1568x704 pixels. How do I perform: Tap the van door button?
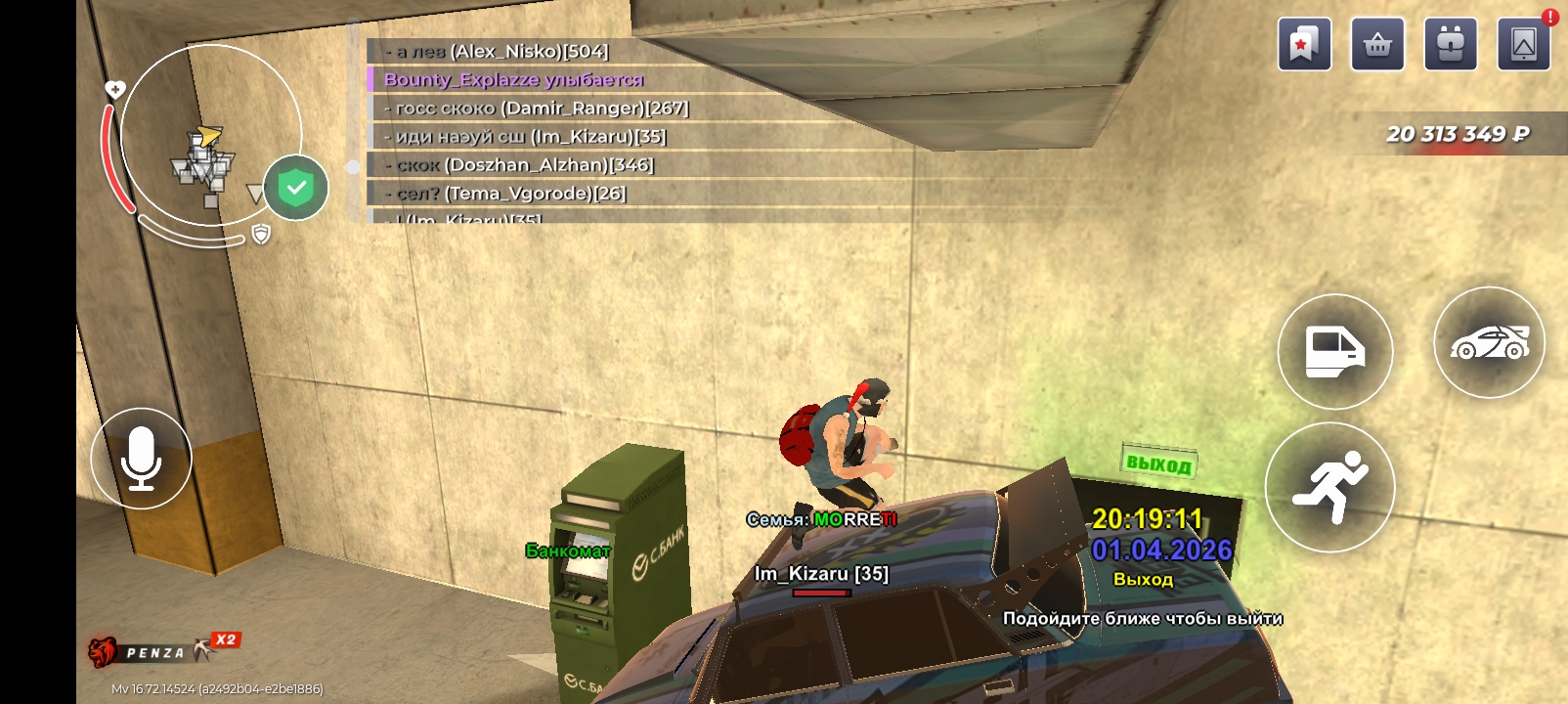pyautogui.click(x=1334, y=352)
